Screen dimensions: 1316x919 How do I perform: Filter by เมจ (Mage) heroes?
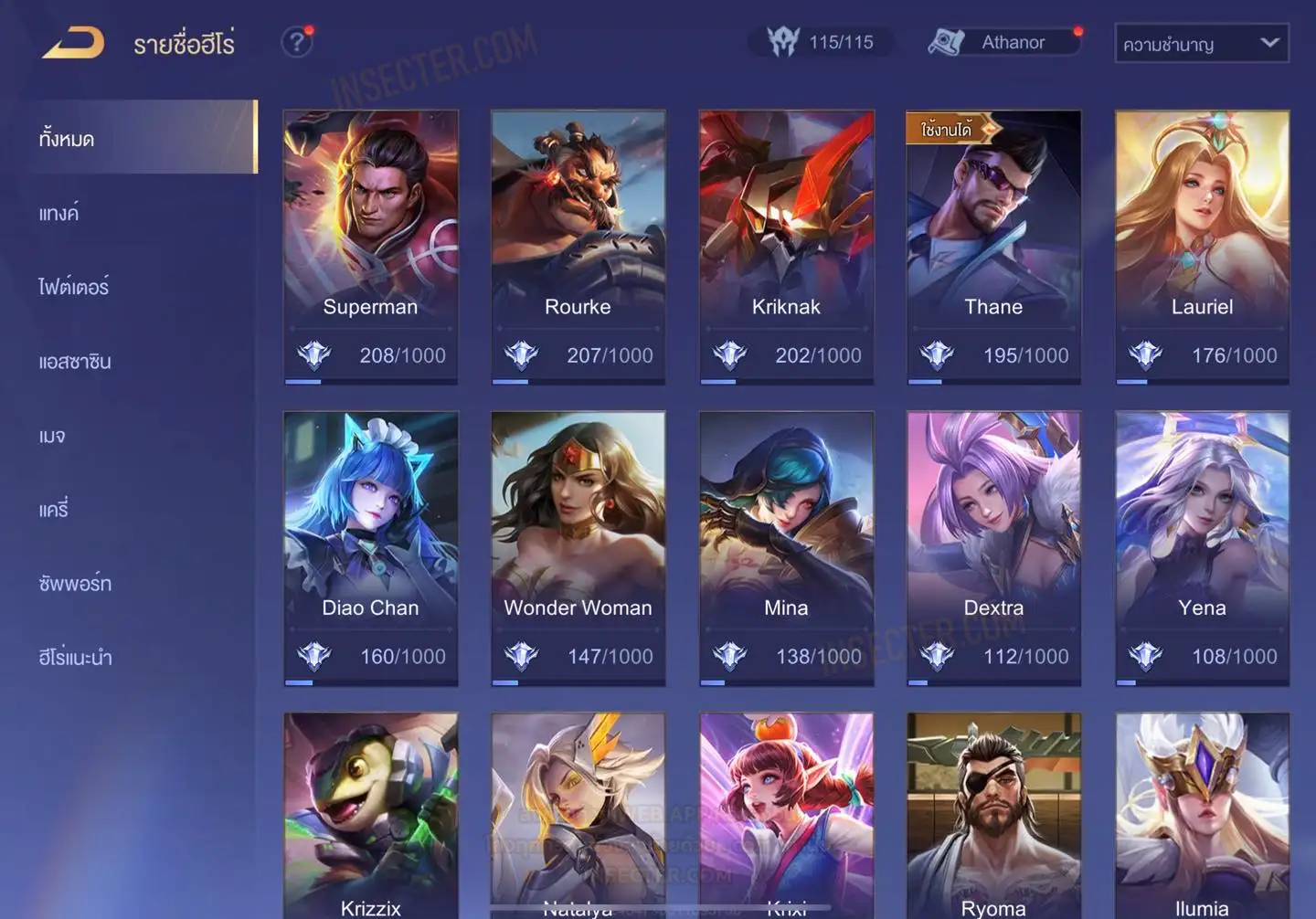point(52,435)
